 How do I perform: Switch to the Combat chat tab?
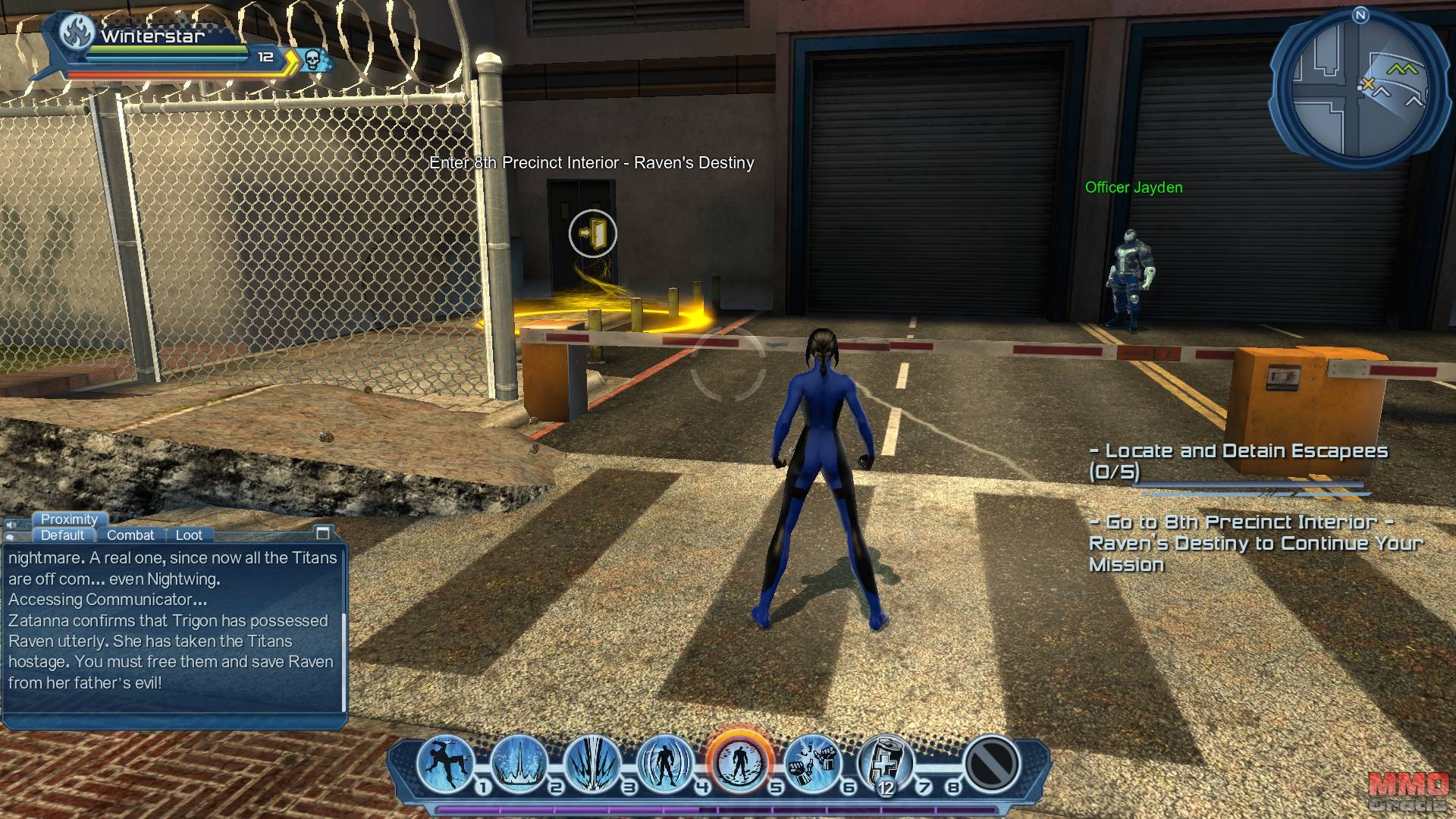click(x=130, y=535)
